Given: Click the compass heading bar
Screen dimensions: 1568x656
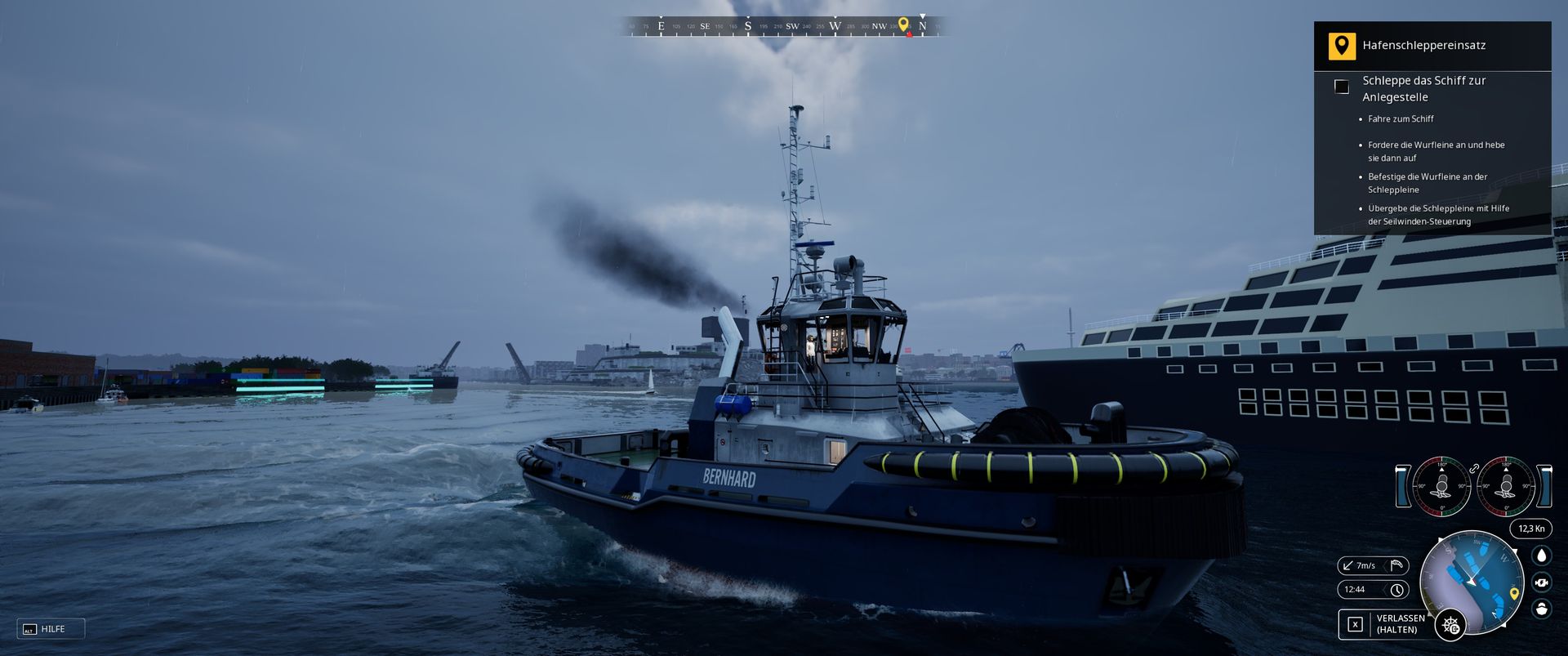Looking at the screenshot, I should point(782,26).
